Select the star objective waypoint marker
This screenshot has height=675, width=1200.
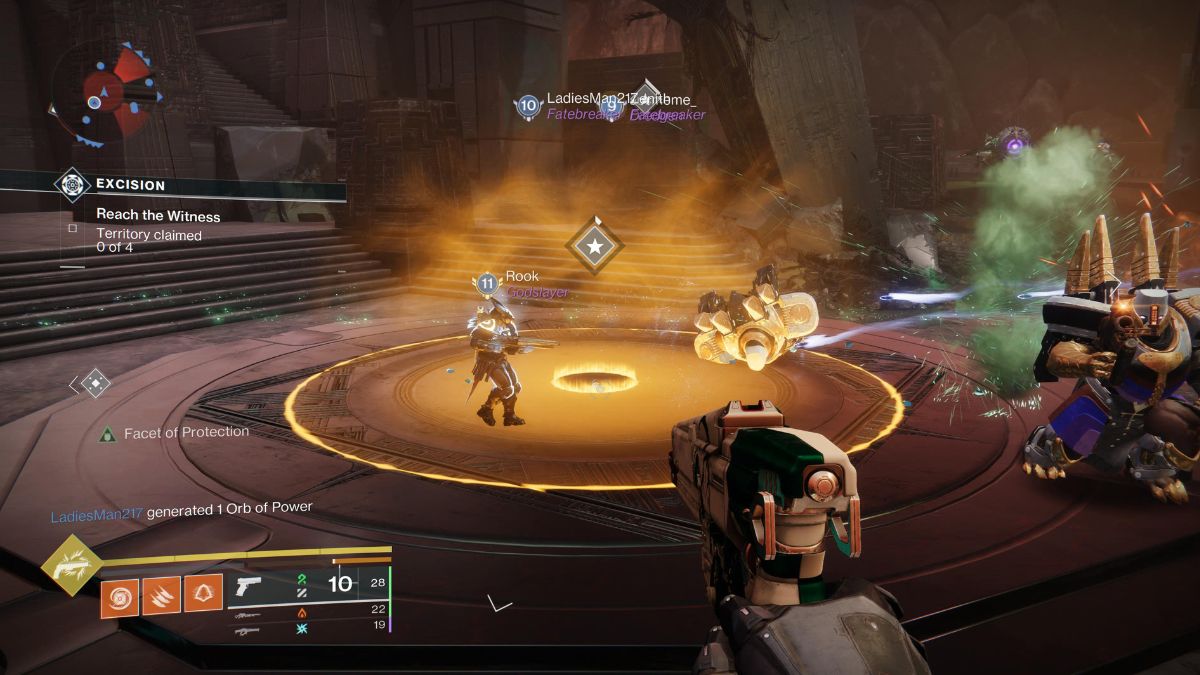click(594, 245)
